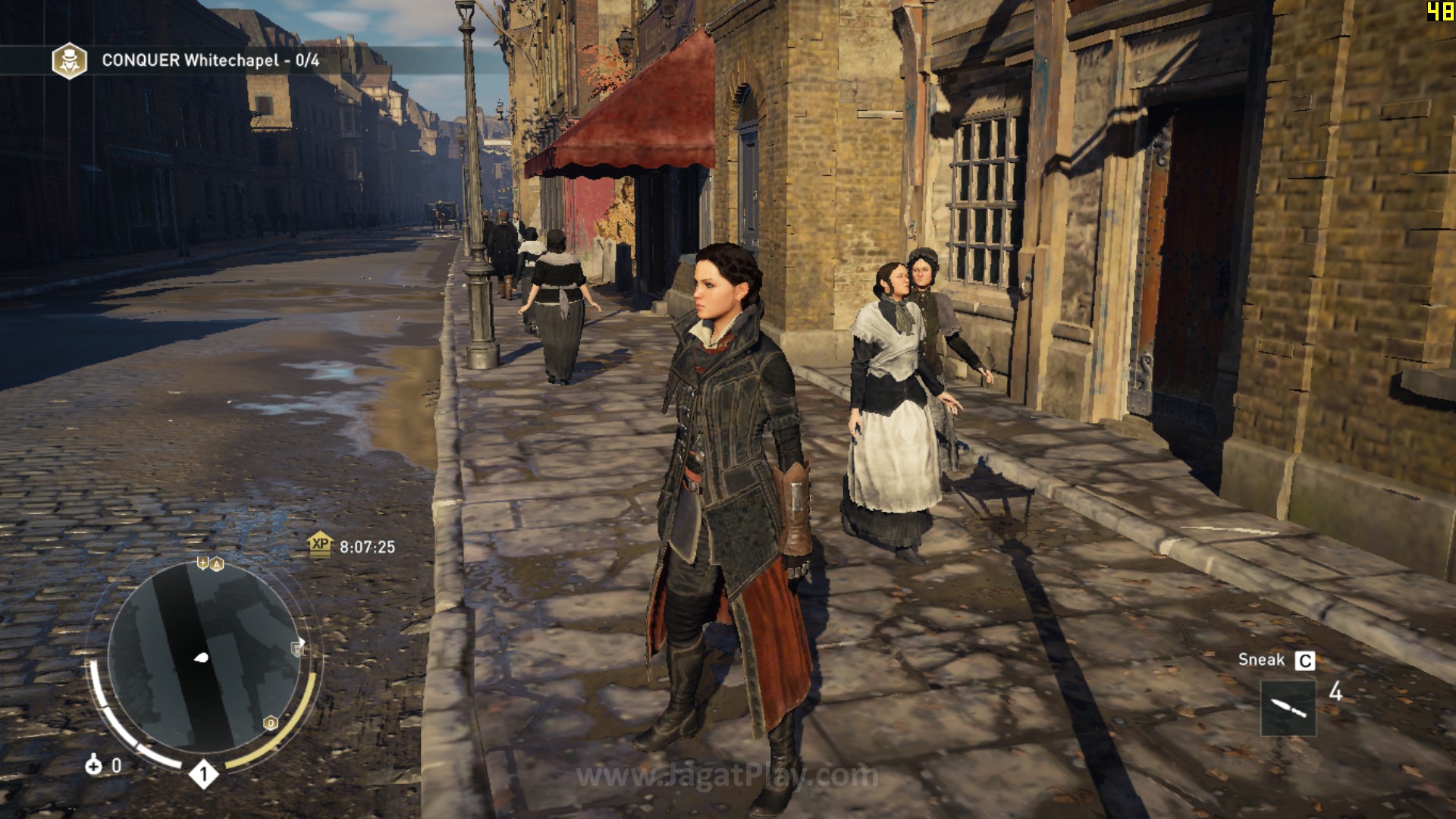1456x819 pixels.
Task: Select the gold plus marker on minimap
Action: (202, 563)
